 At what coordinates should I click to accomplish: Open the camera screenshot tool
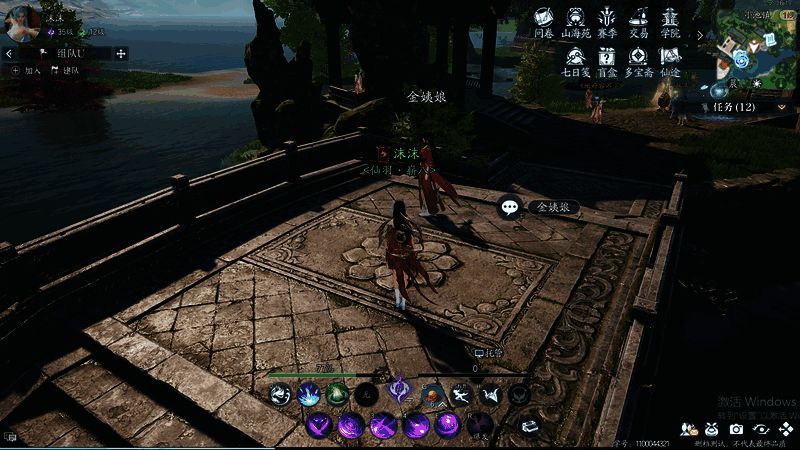(737, 429)
